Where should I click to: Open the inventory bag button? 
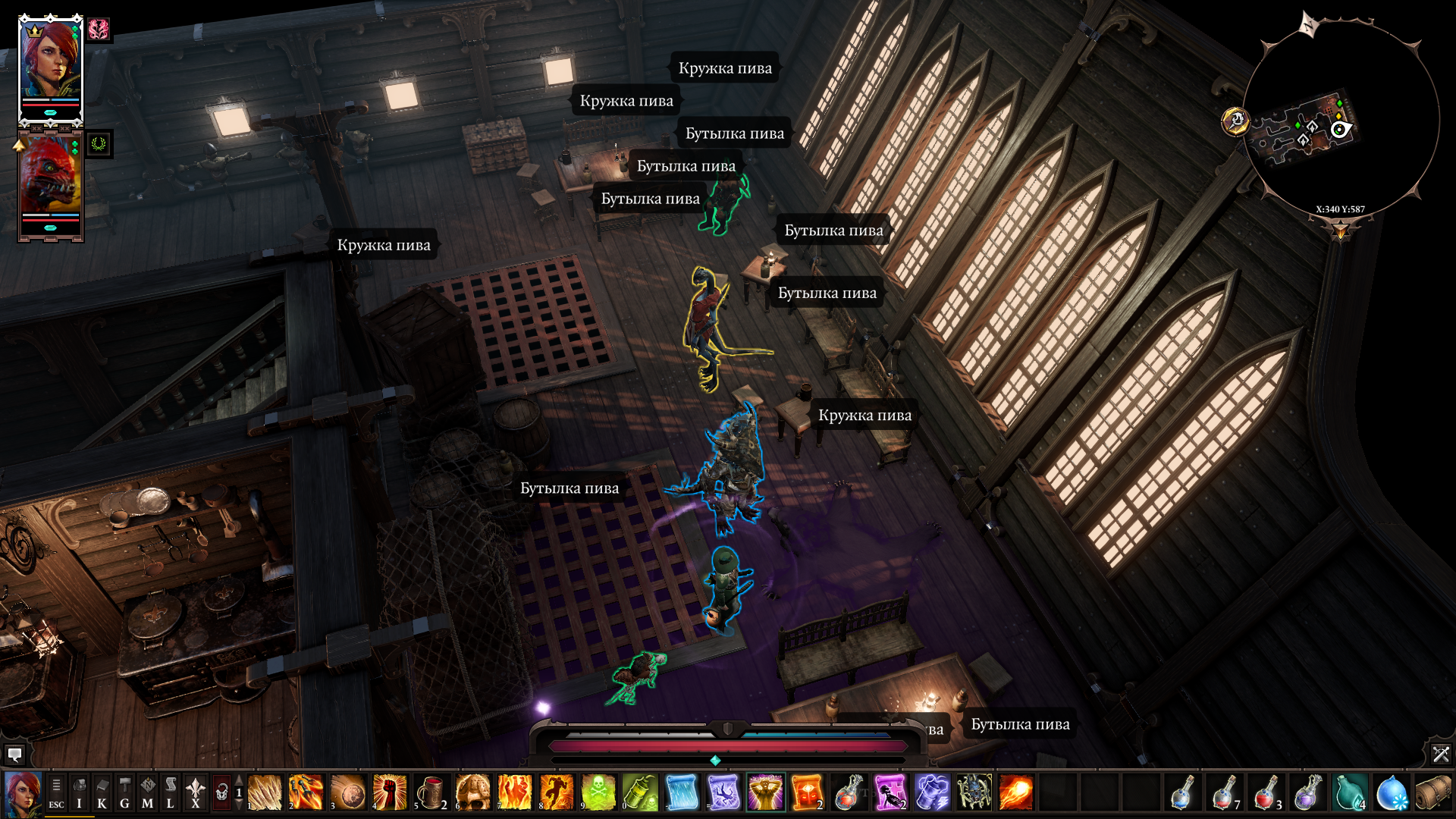pyautogui.click(x=79, y=793)
